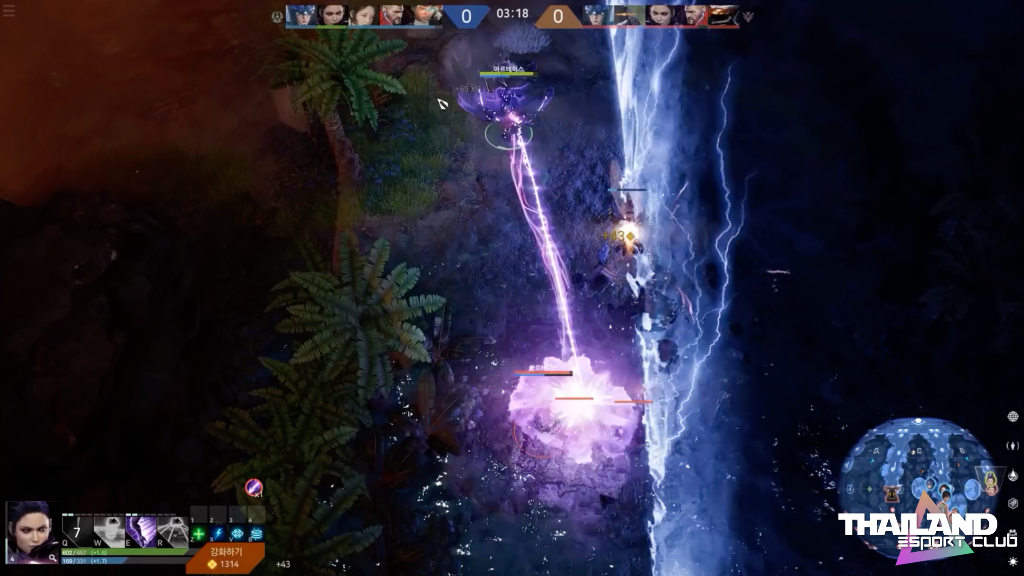Click the purple skill buff icon
Viewport: 1024px width, 576px height.
click(254, 487)
